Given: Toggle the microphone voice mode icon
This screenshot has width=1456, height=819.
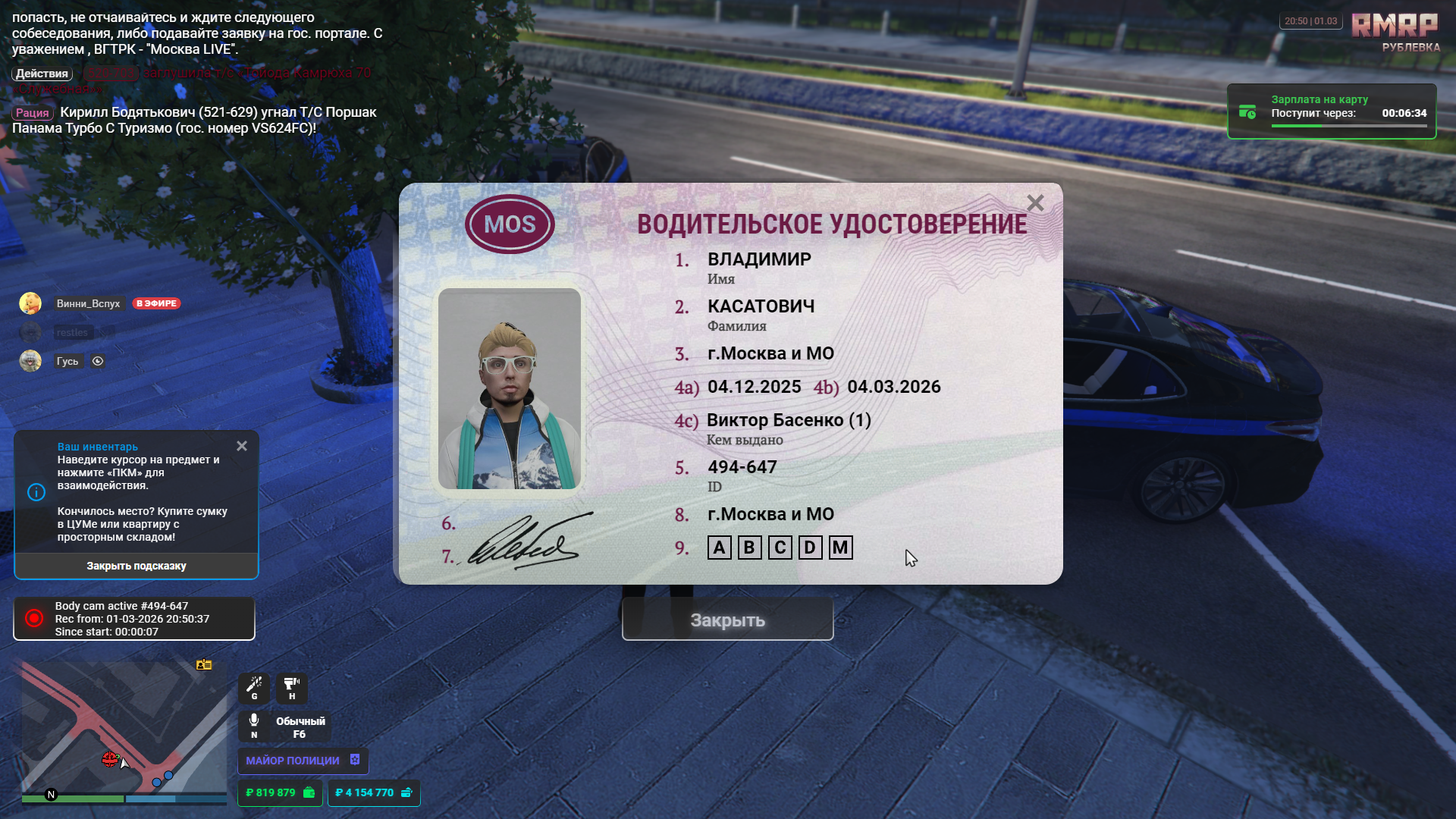Looking at the screenshot, I should pos(254,725).
